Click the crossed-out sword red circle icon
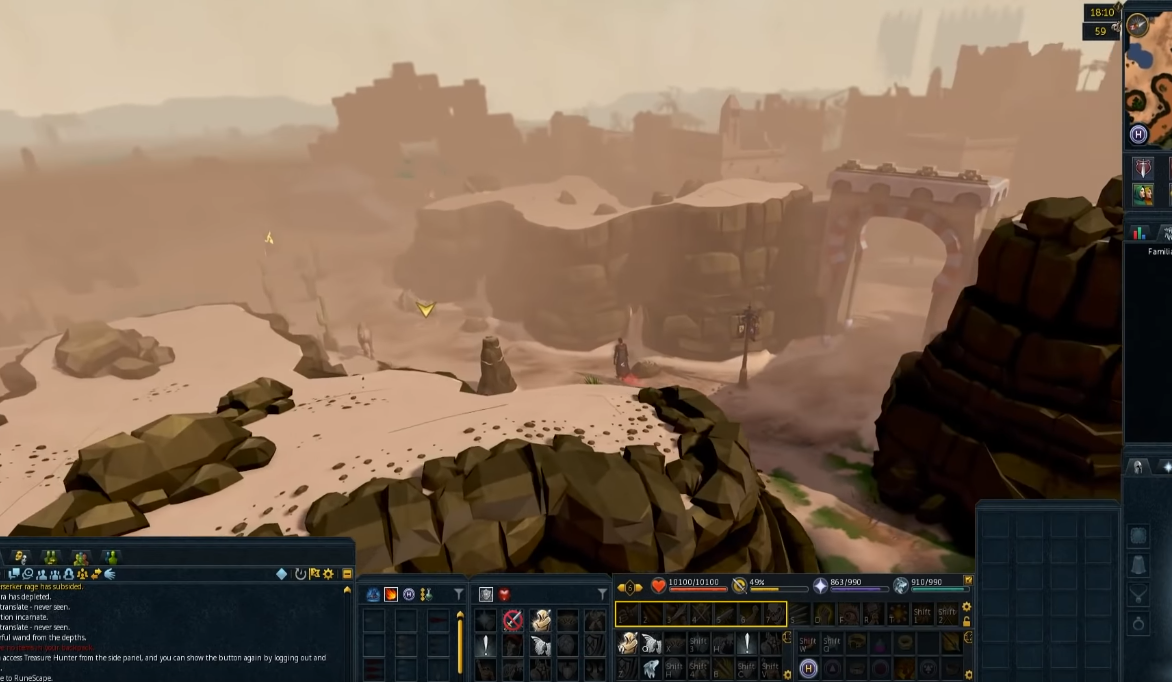This screenshot has height=682, width=1172. click(513, 620)
